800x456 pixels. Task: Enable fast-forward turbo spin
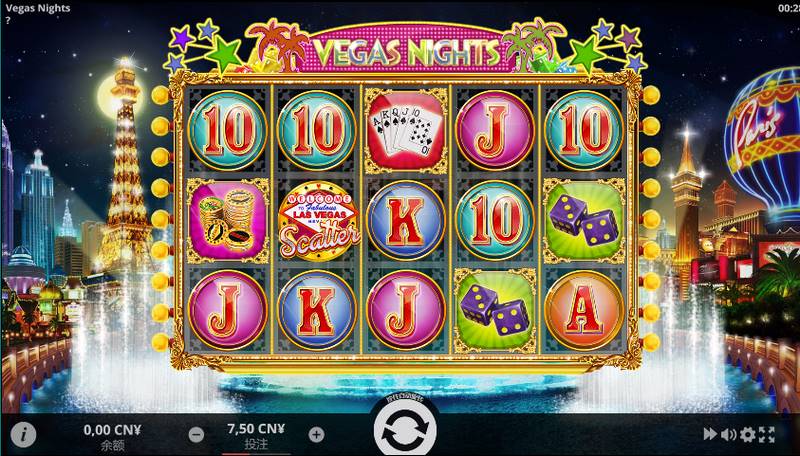pyautogui.click(x=710, y=434)
